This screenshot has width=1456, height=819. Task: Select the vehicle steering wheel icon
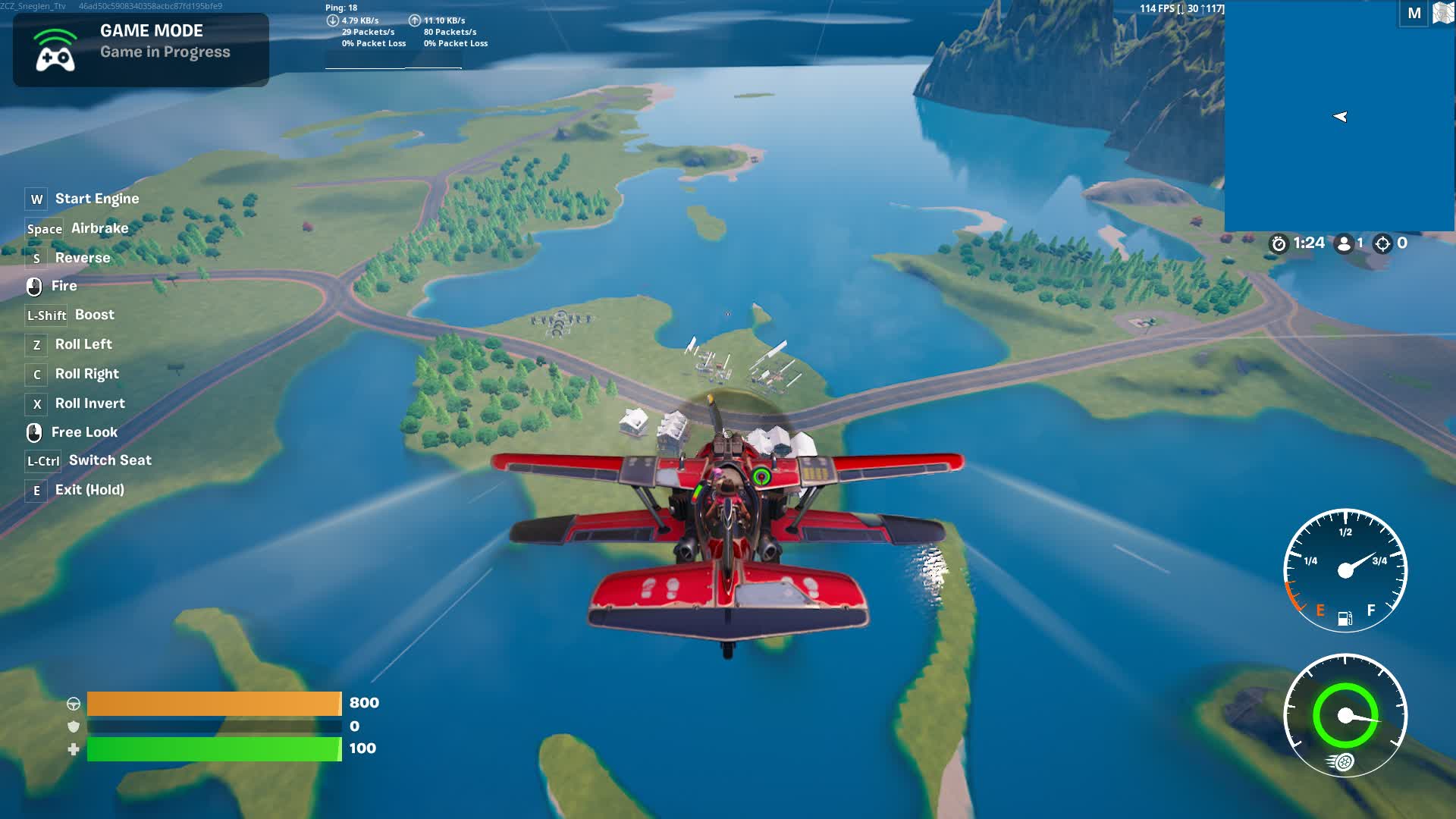point(74,702)
